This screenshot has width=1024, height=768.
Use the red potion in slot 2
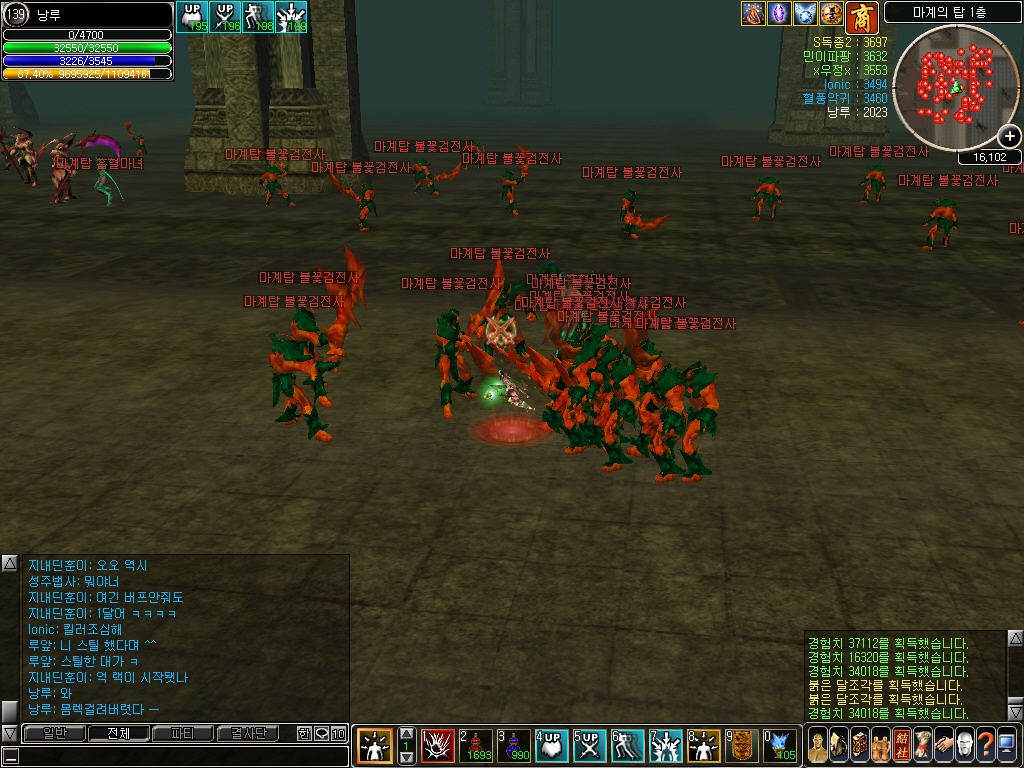click(x=478, y=745)
